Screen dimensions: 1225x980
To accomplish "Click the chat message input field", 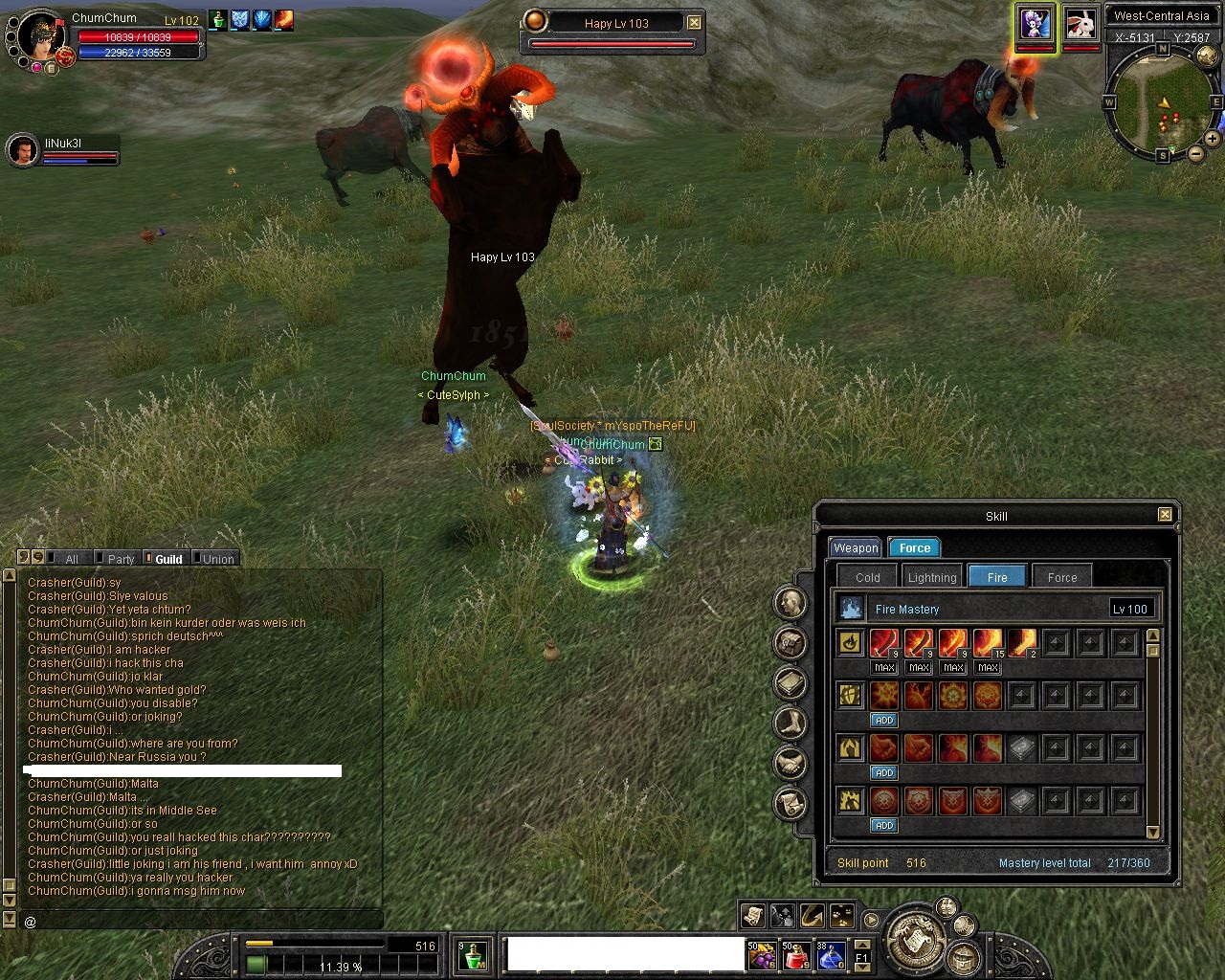I will point(201,921).
